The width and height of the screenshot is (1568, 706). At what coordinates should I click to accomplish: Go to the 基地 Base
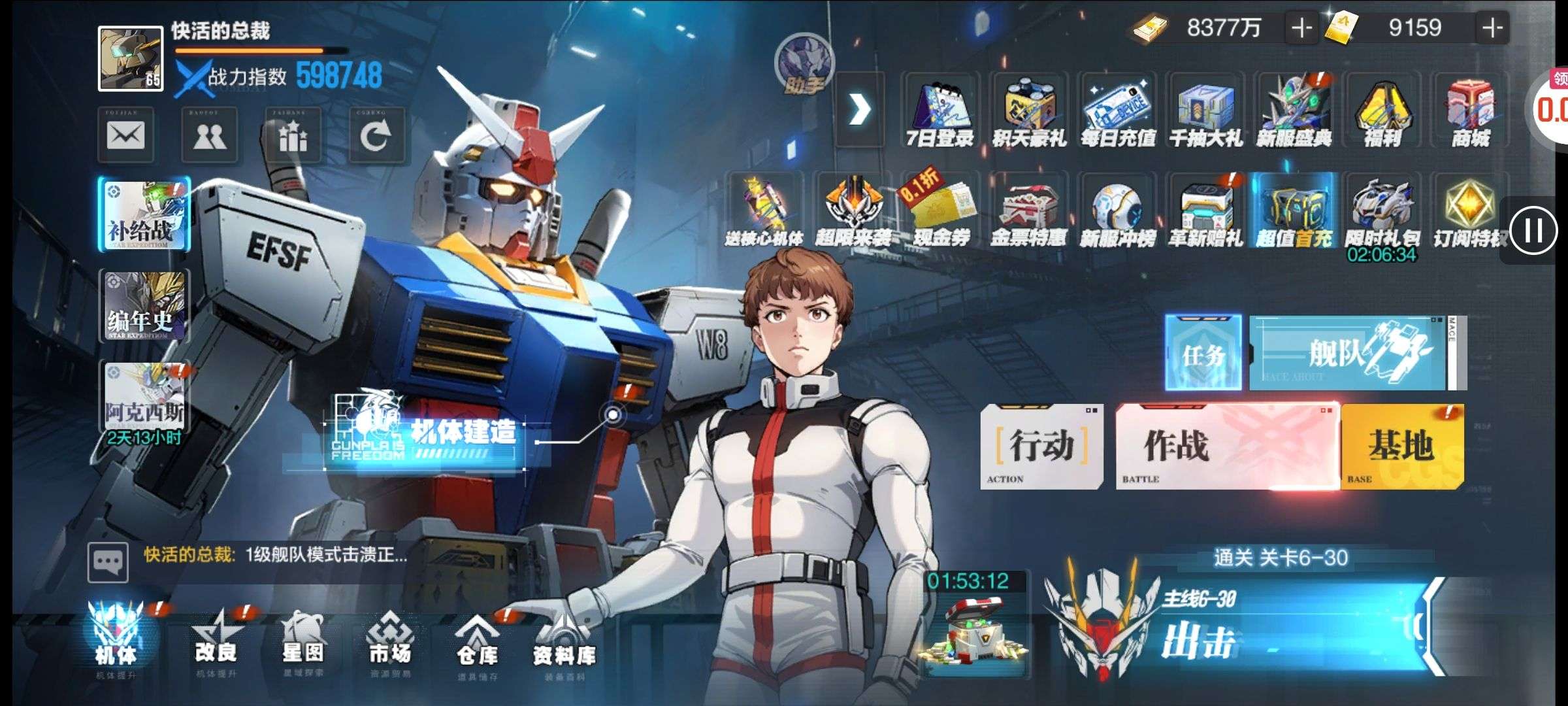[x=1402, y=447]
